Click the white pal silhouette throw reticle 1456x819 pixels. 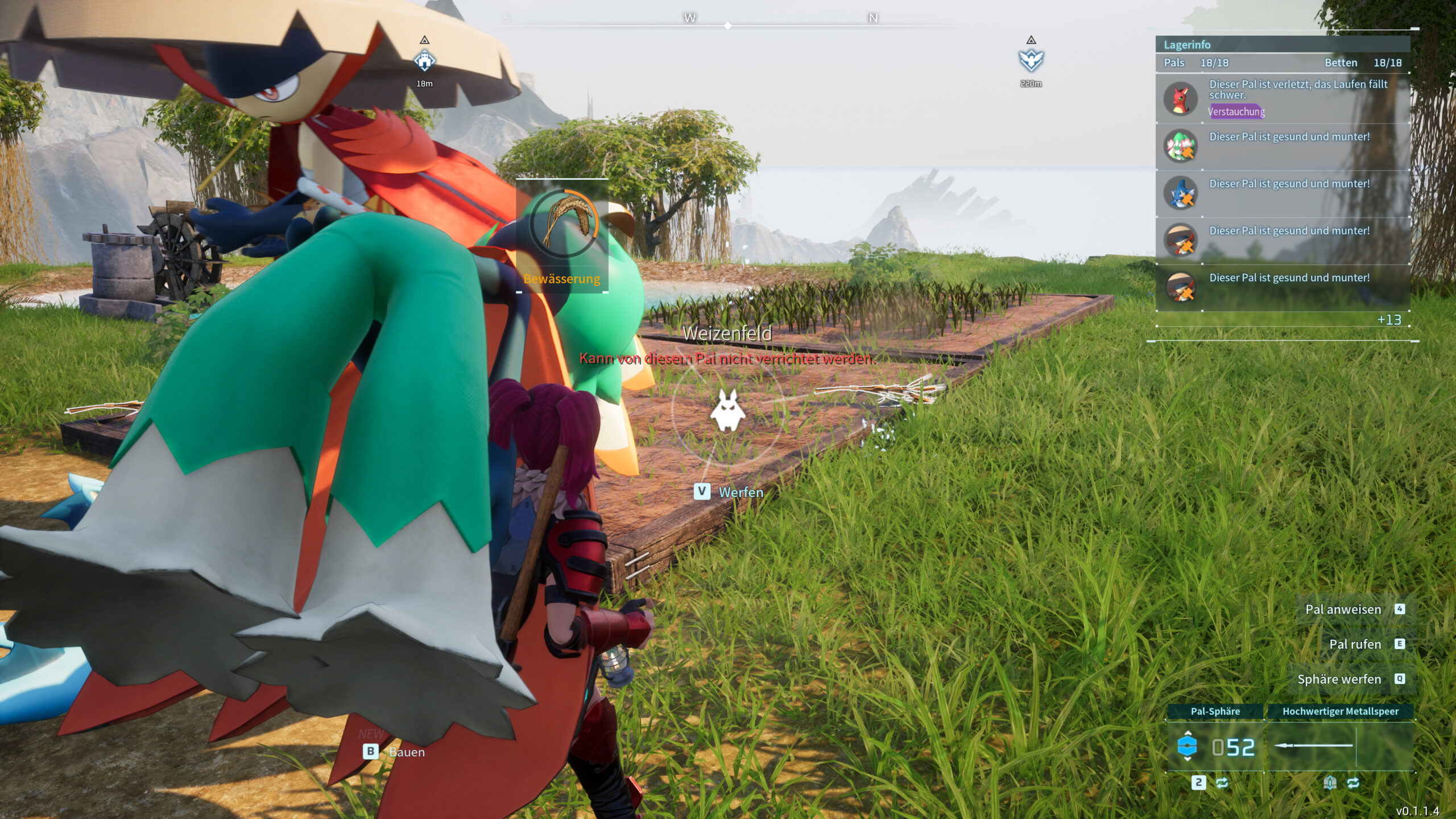click(727, 411)
